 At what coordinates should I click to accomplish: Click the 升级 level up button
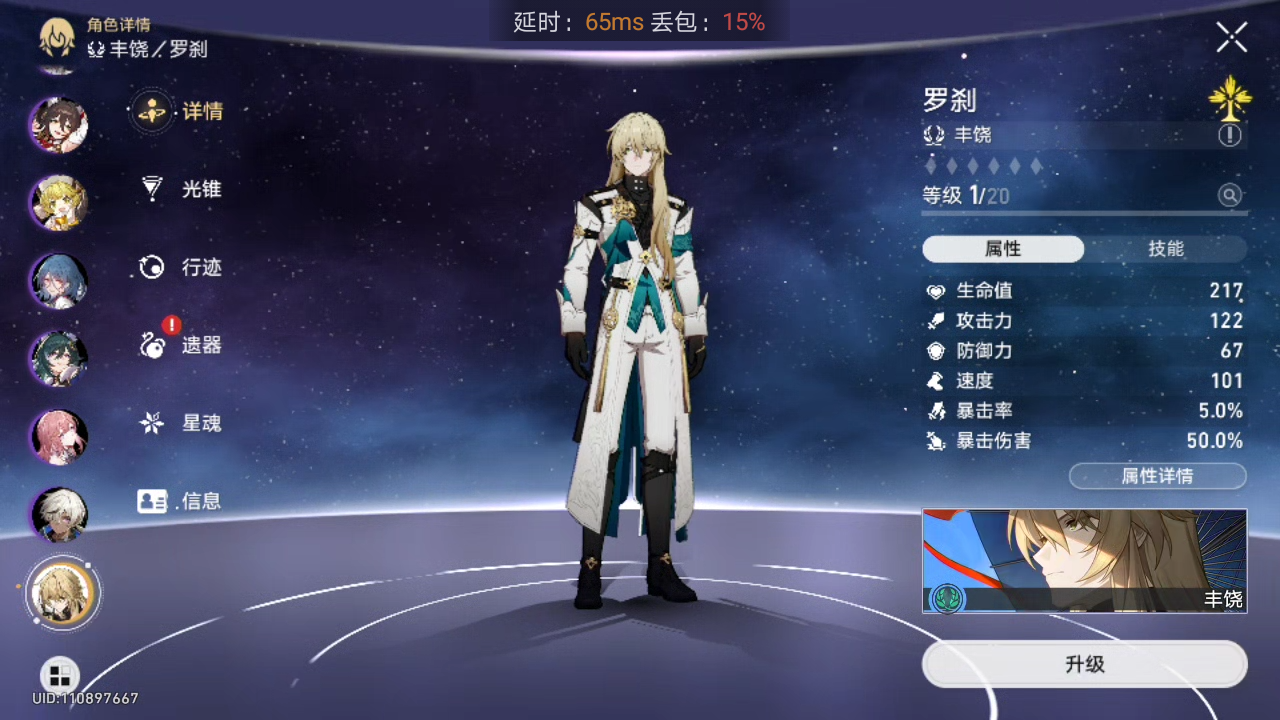click(1084, 664)
